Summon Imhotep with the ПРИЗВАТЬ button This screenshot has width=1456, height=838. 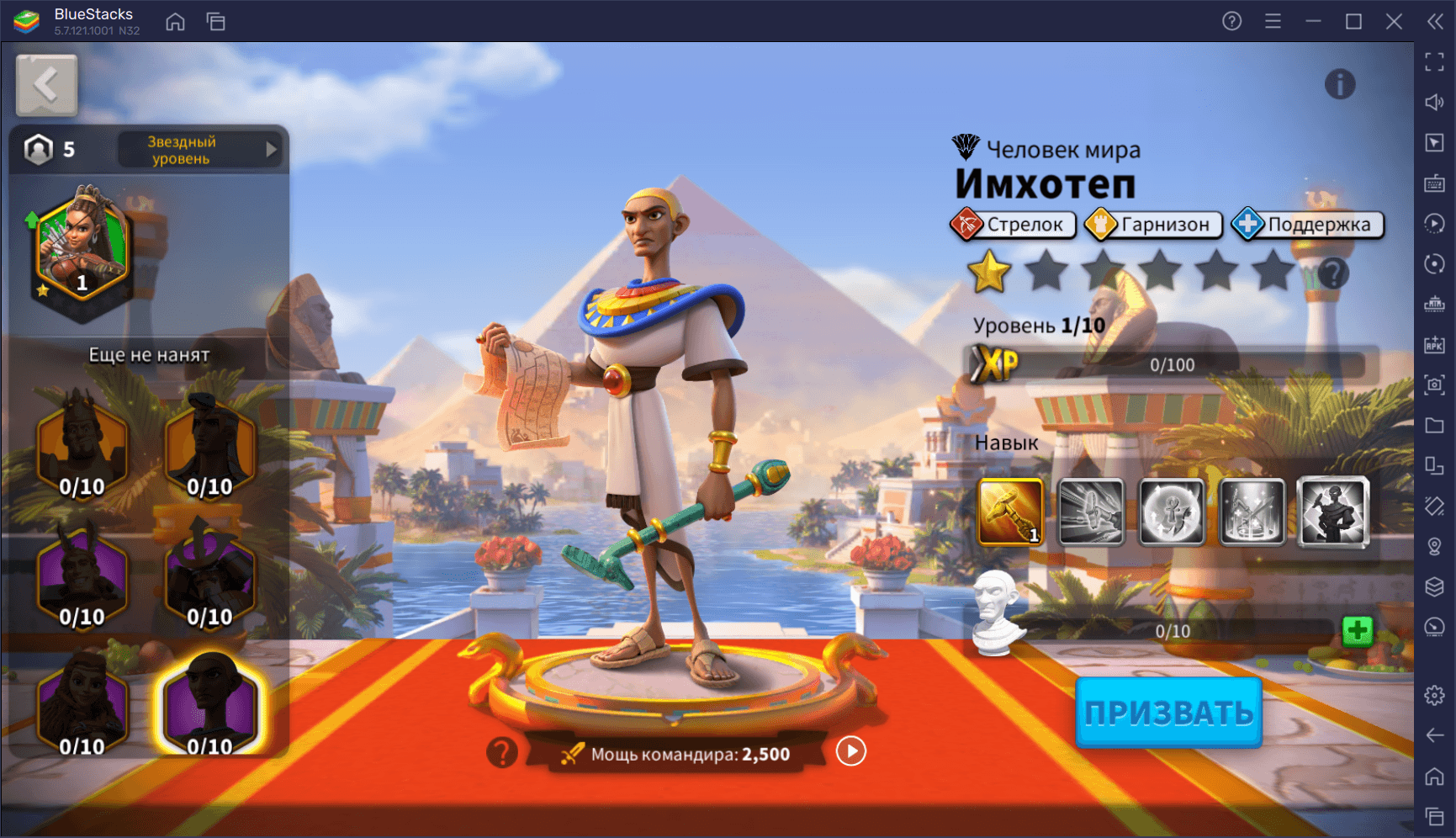pyautogui.click(x=1168, y=713)
